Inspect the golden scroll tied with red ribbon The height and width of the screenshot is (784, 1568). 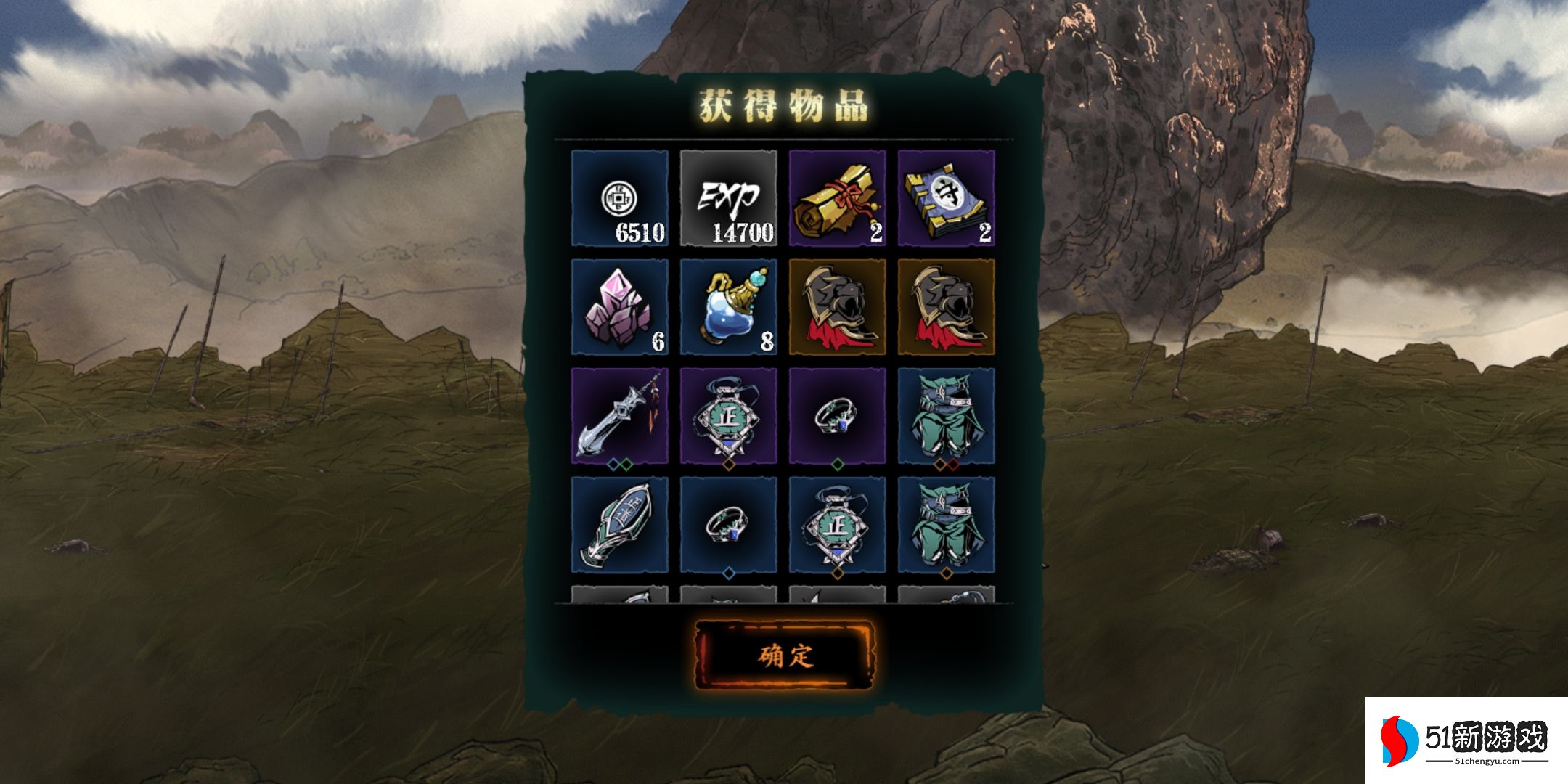(837, 198)
